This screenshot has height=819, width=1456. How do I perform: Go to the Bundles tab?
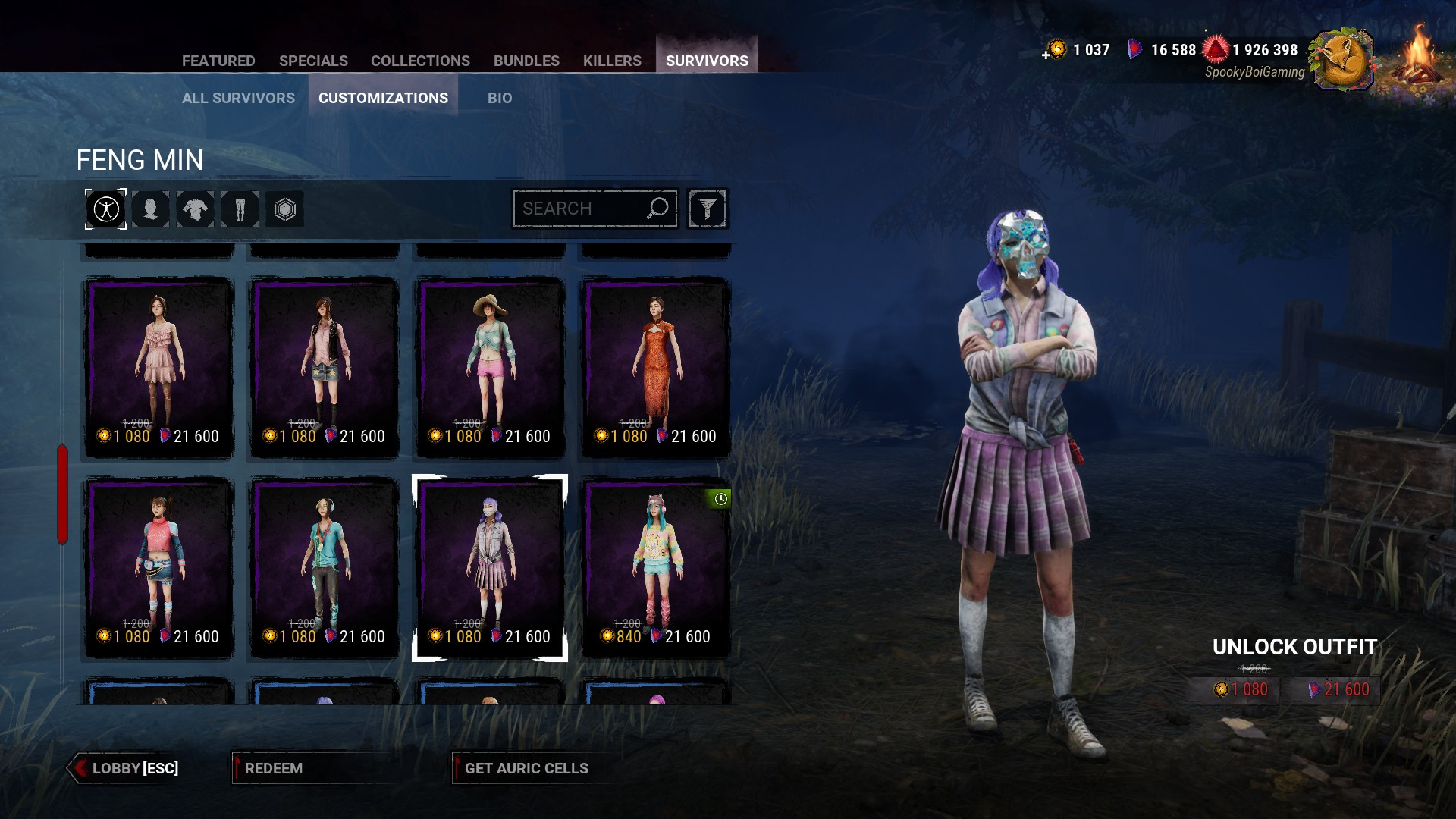(x=526, y=61)
